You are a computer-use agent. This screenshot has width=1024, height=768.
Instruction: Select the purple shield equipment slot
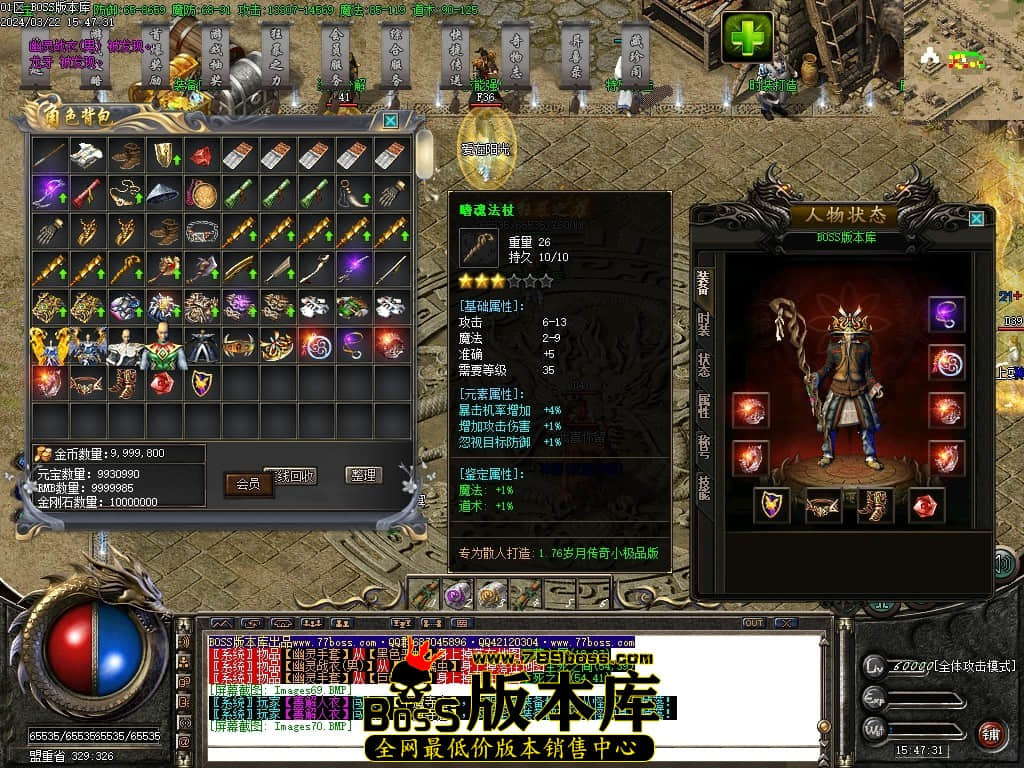coord(770,505)
